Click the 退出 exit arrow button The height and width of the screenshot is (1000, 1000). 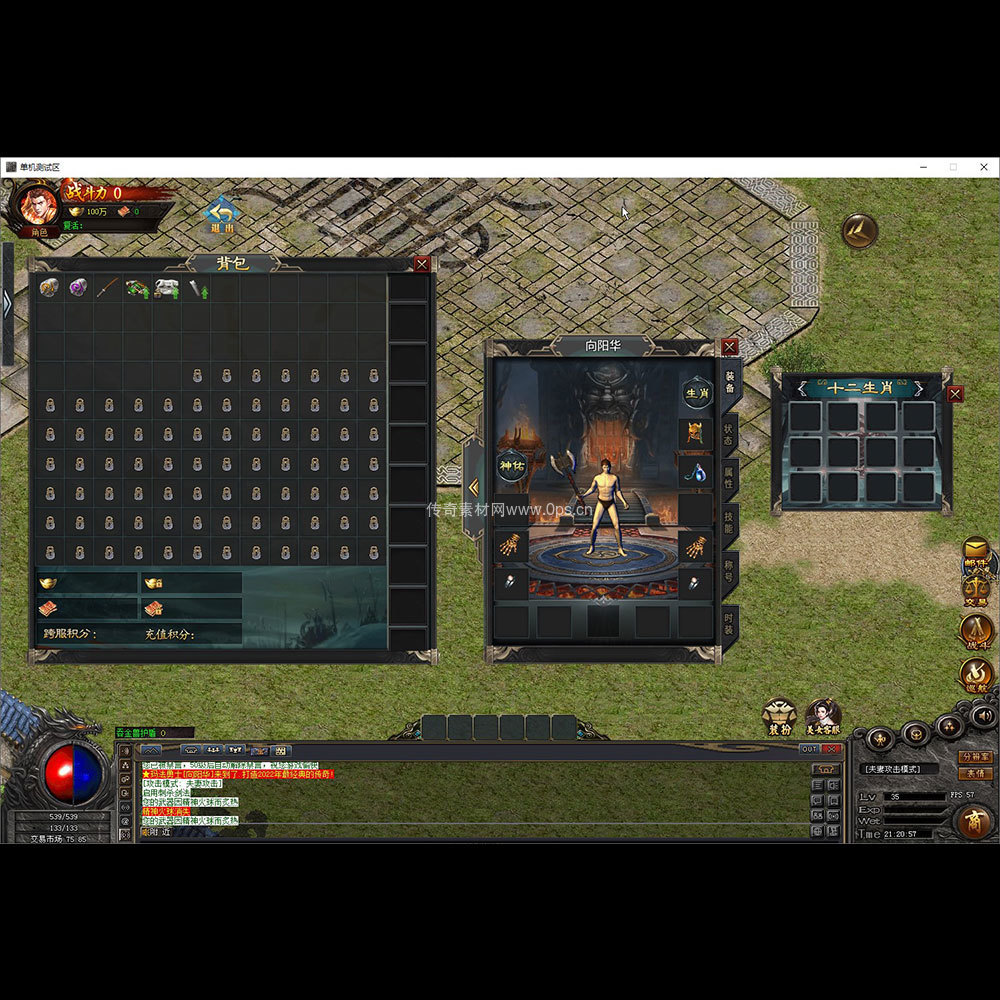pyautogui.click(x=221, y=214)
